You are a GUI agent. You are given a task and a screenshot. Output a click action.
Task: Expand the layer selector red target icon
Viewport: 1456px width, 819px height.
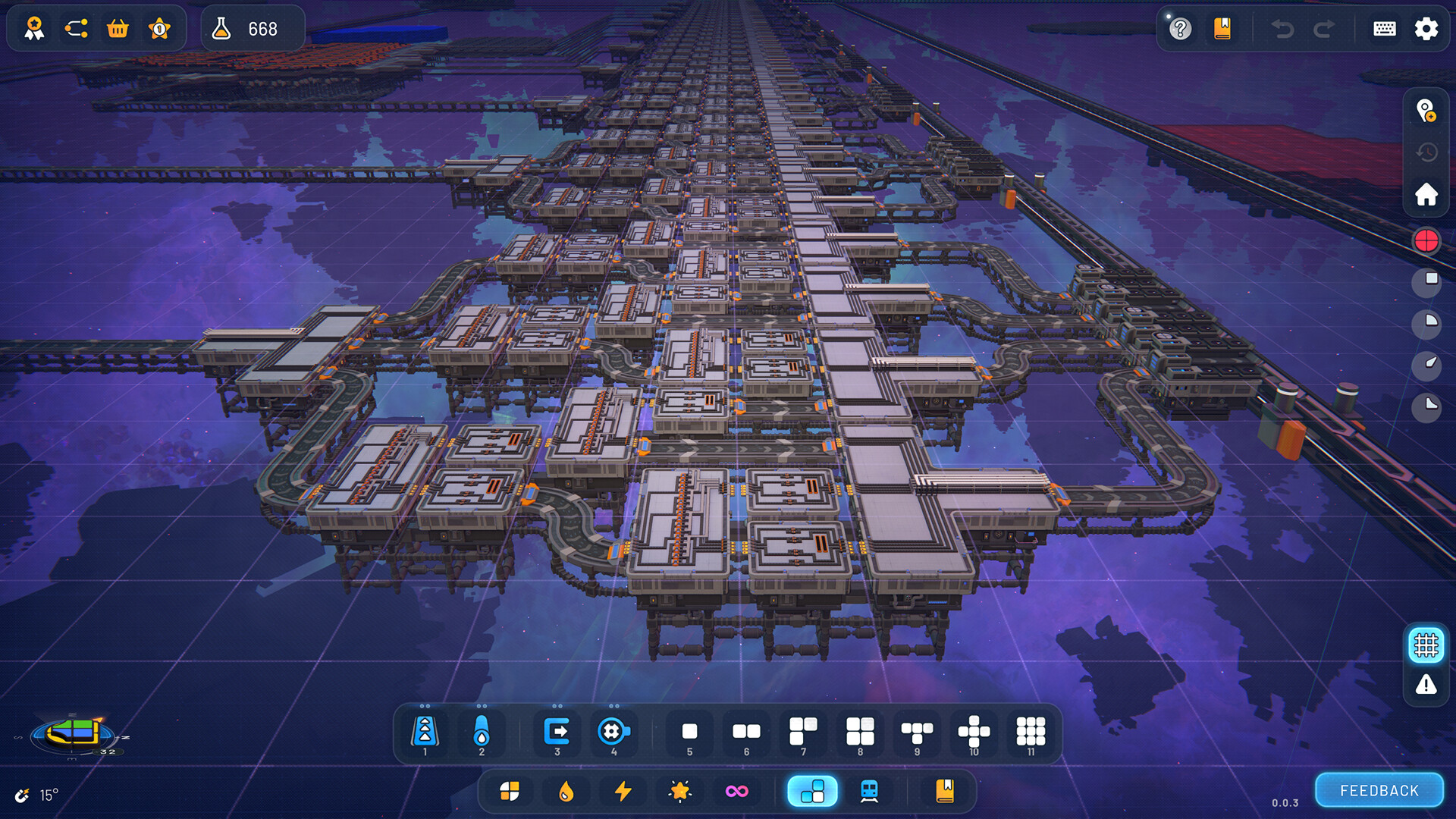coord(1426,240)
